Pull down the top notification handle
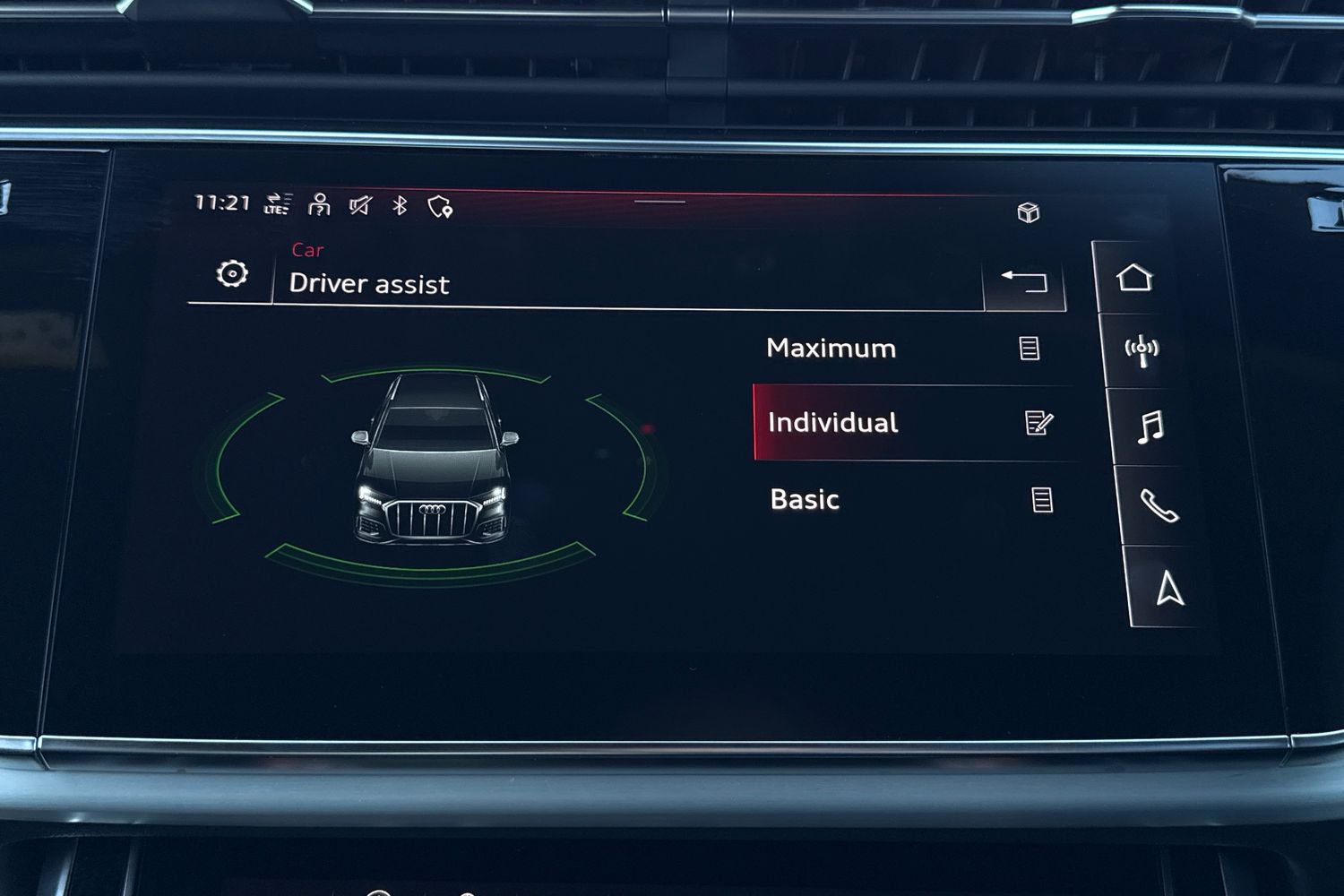Screen dimensions: 1344x896 click(659, 202)
